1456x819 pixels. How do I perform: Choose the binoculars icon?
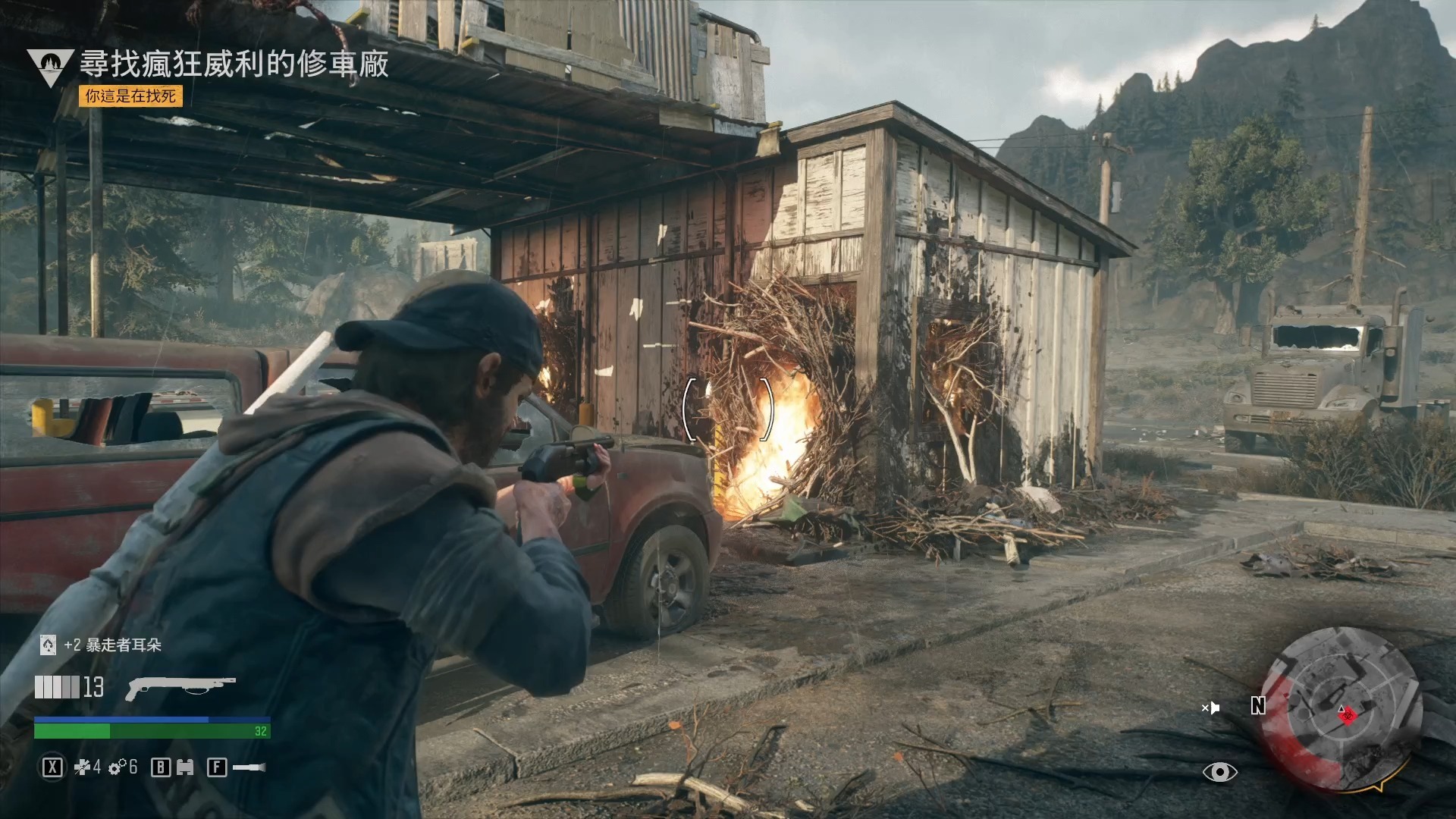[185, 768]
